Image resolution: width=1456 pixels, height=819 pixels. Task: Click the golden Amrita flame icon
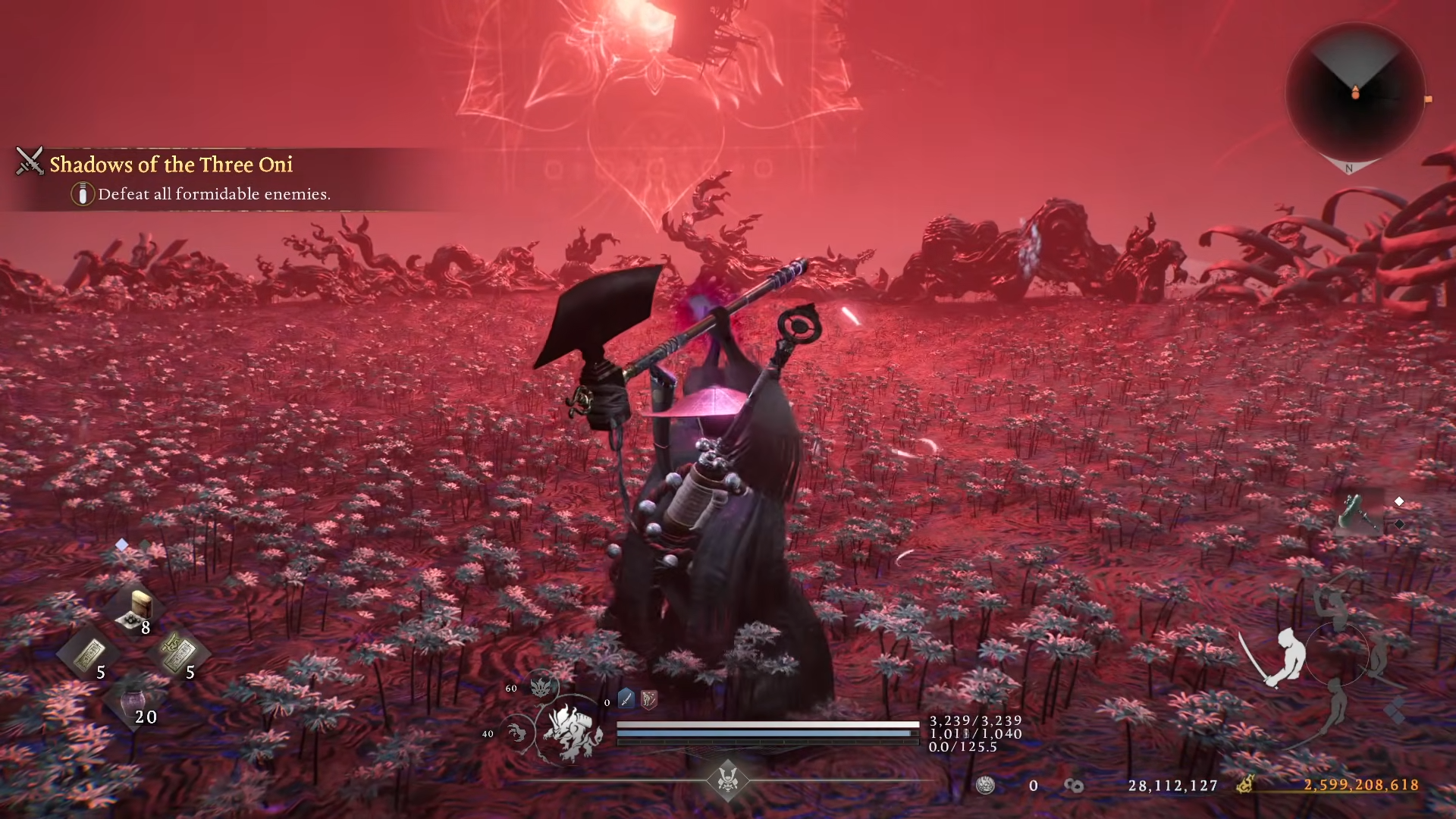[1244, 785]
